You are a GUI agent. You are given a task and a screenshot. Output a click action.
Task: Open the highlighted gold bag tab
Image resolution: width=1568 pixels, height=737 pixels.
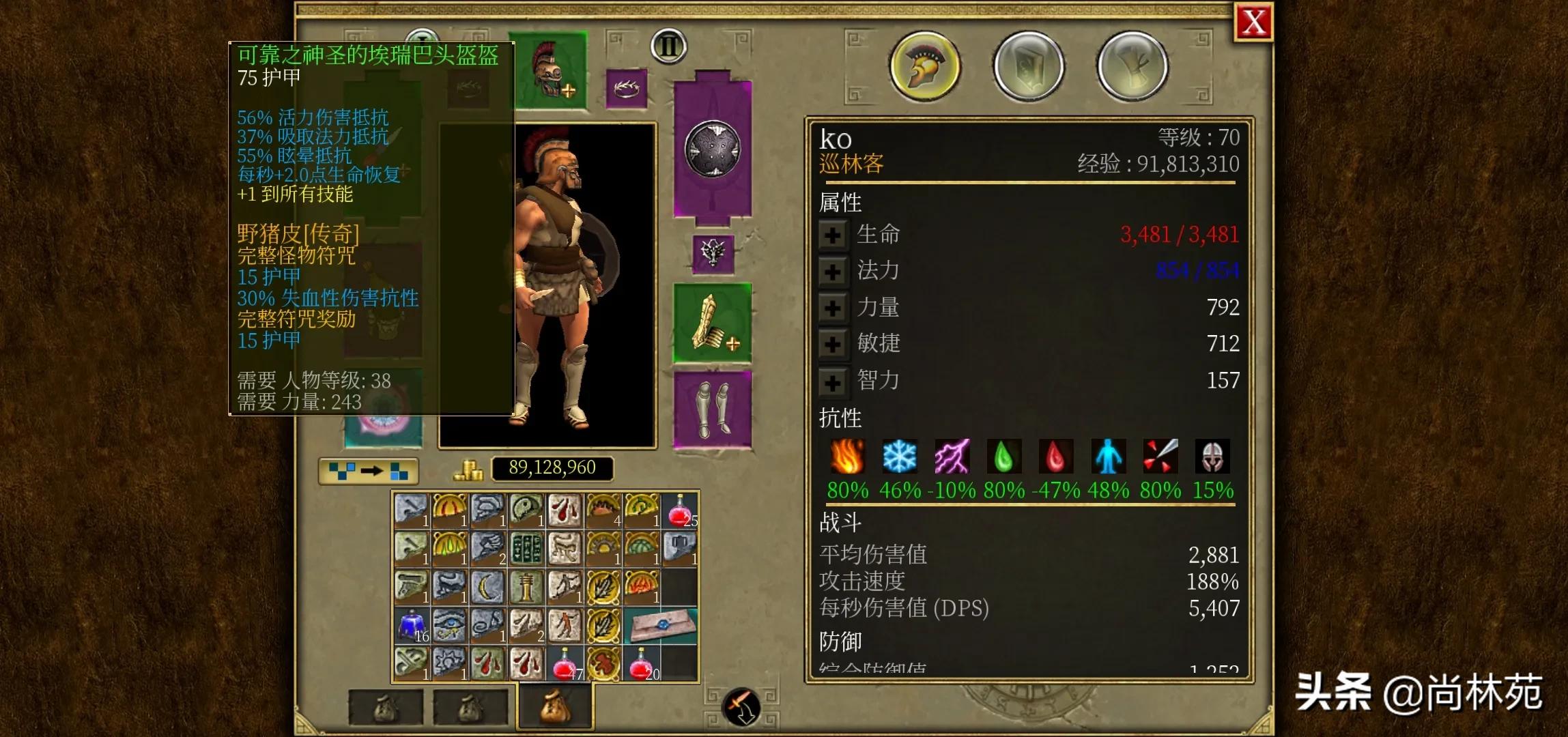pos(556,707)
